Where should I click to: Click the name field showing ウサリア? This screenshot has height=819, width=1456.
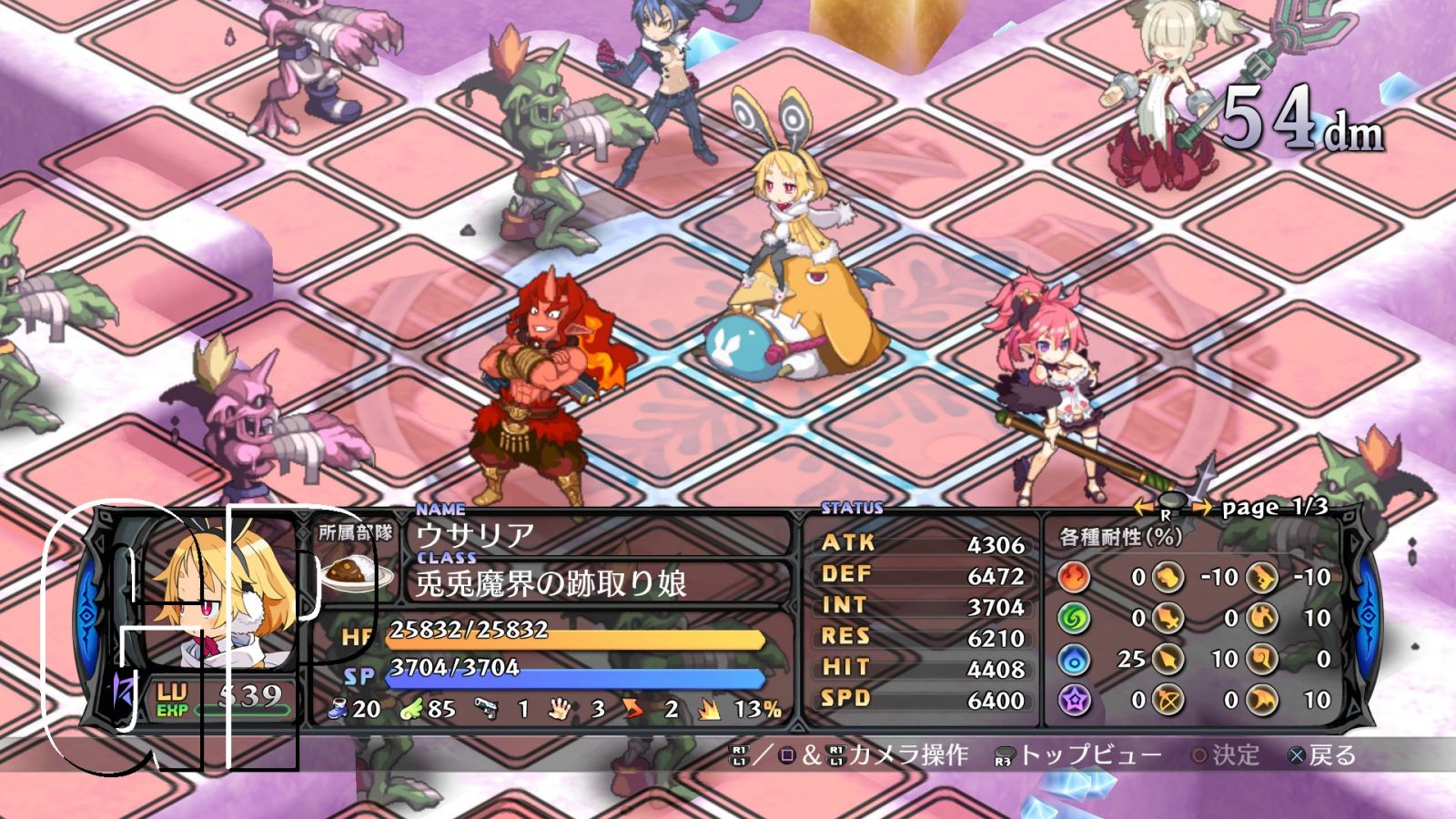475,534
